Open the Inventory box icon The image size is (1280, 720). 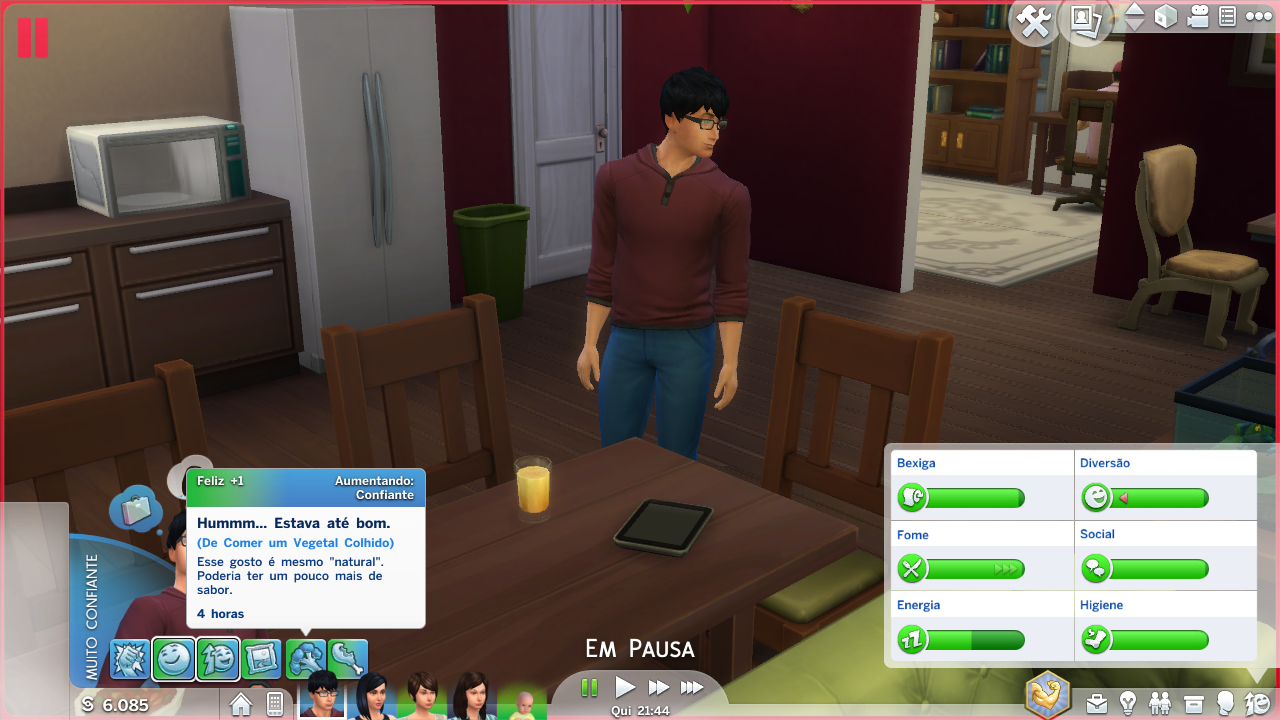pos(1193,703)
